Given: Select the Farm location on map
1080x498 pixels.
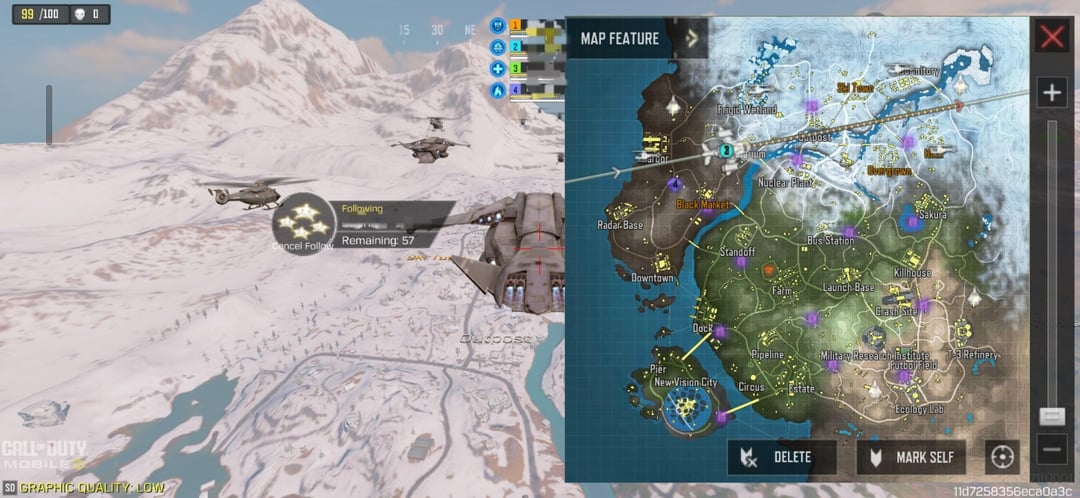Looking at the screenshot, I should (x=782, y=290).
